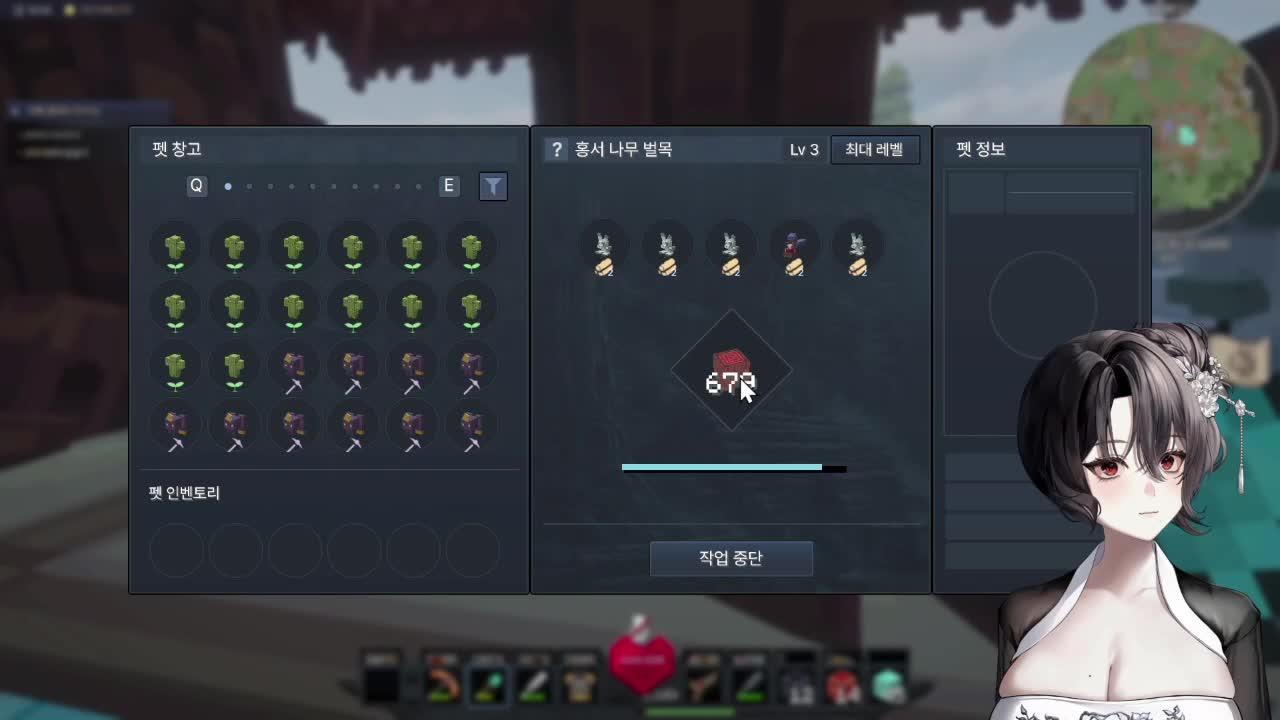Select a pickaxe mining pet from the grid
Image resolution: width=1280 pixels, height=720 pixels.
[x=293, y=367]
